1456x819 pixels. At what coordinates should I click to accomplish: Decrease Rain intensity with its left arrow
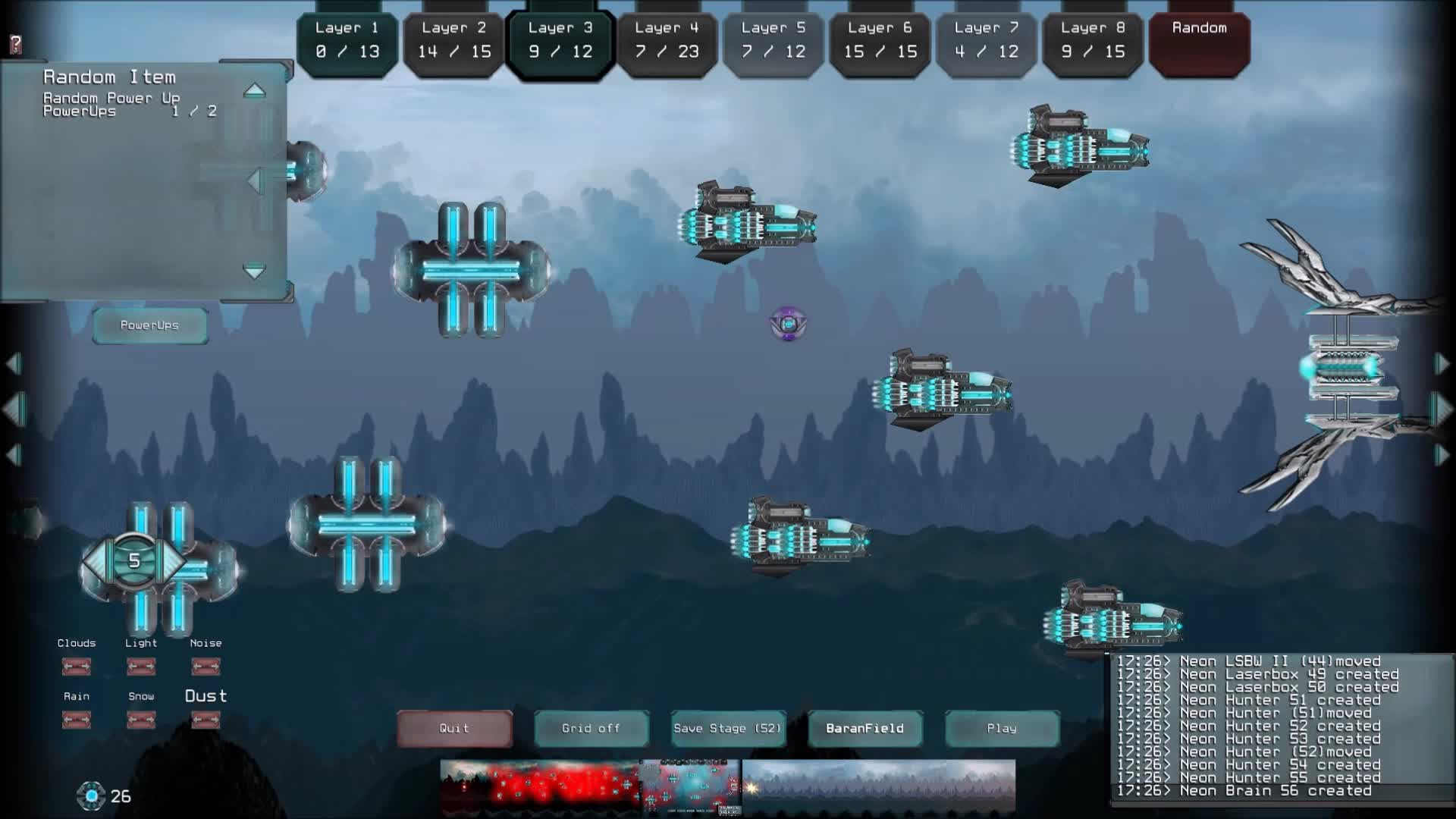pos(68,718)
